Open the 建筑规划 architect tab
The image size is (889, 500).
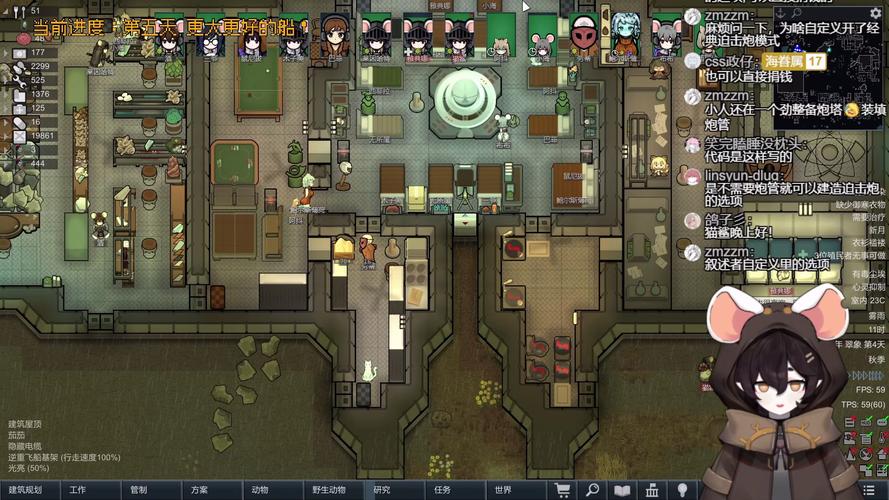(x=25, y=490)
